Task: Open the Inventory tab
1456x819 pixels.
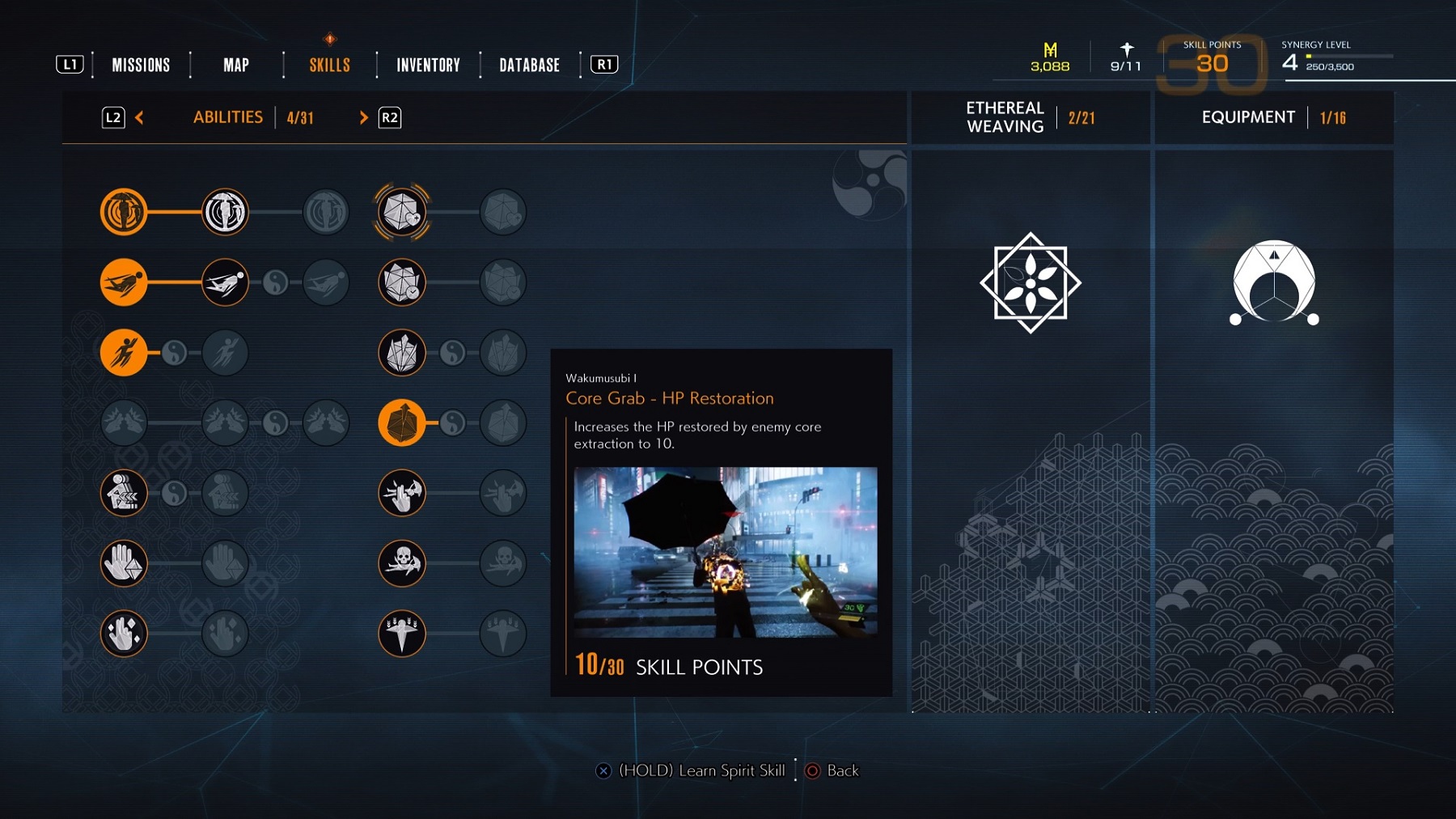Action: 428,65
